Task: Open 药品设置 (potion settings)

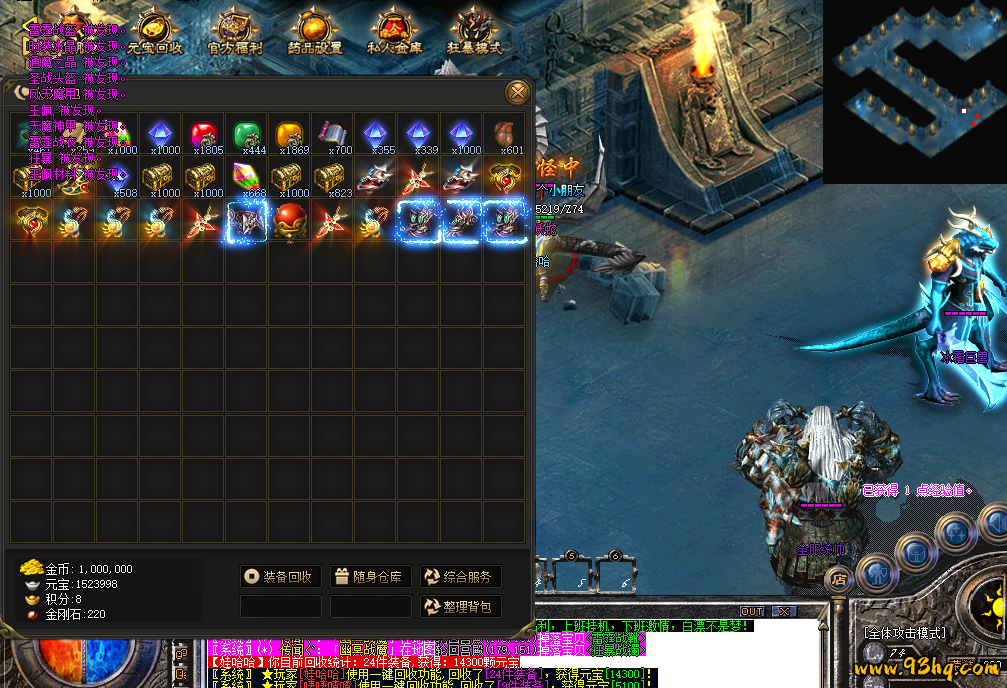Action: (x=314, y=32)
